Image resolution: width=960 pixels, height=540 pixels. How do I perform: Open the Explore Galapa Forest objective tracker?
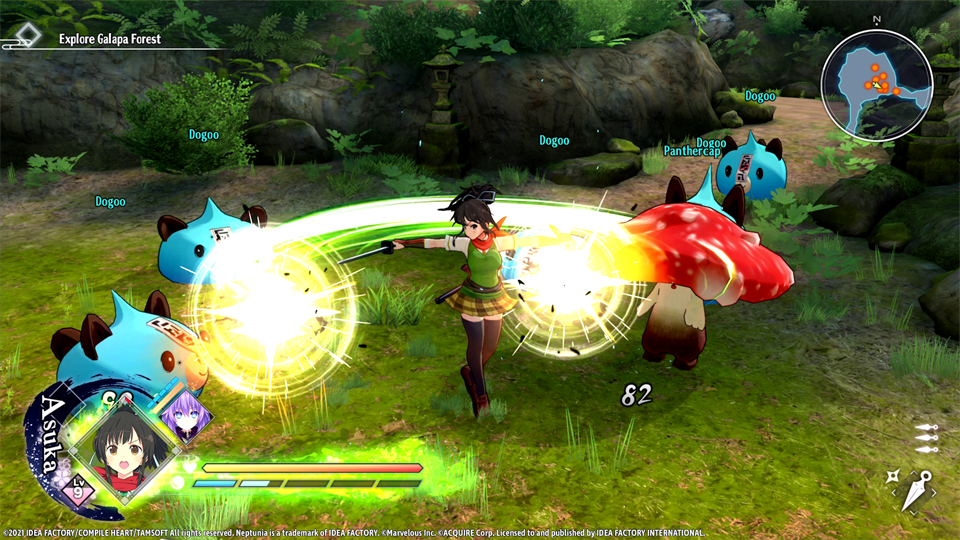coord(95,39)
